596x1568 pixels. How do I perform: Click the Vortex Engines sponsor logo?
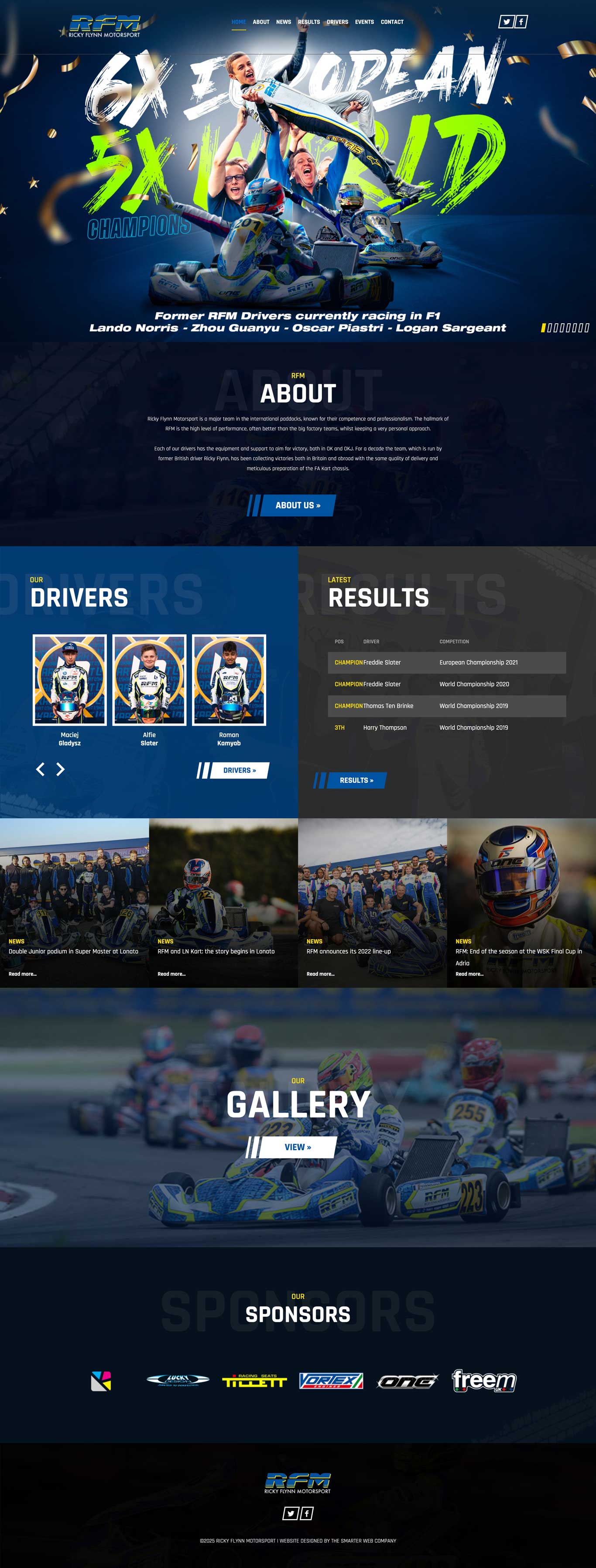331,1381
